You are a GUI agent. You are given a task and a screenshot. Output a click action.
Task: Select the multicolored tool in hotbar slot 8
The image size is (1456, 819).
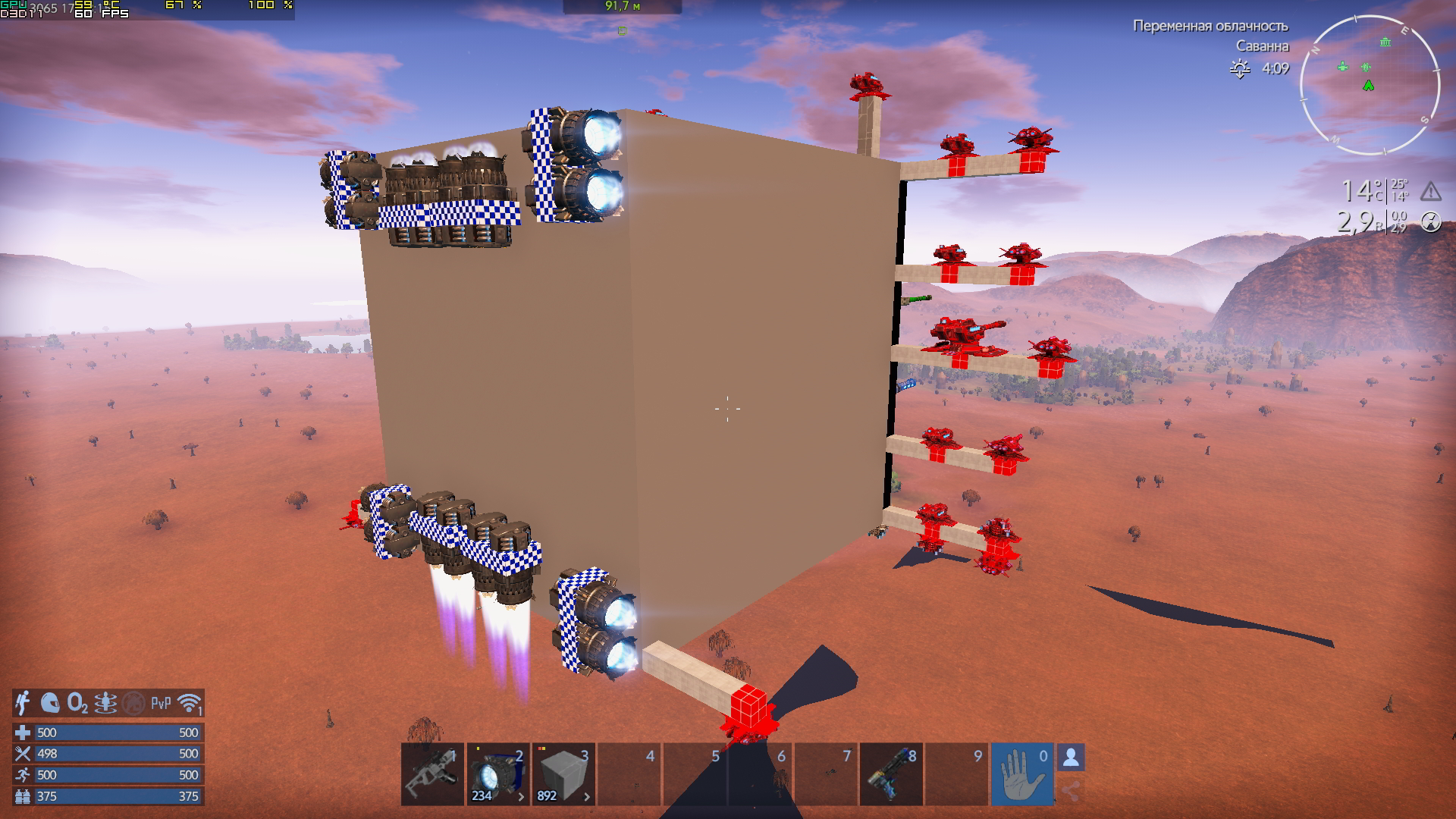click(891, 773)
